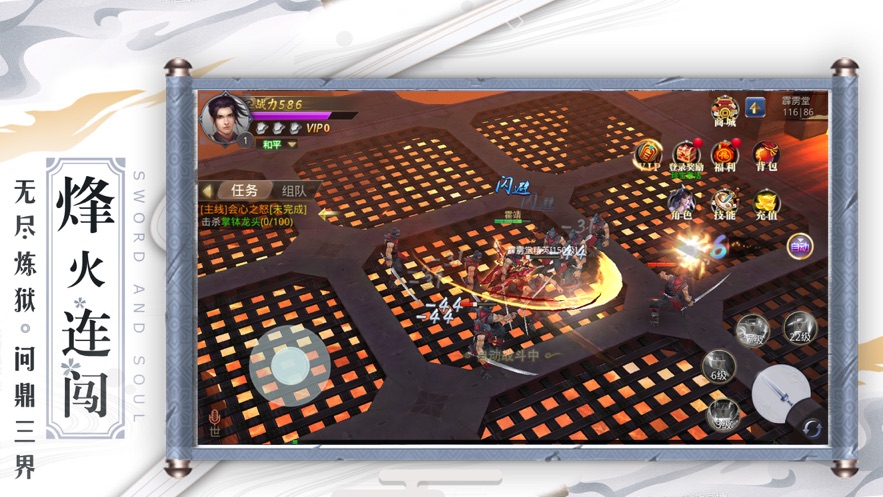Collapse the quest panel with the left arrow
The image size is (883, 497).
208,190
